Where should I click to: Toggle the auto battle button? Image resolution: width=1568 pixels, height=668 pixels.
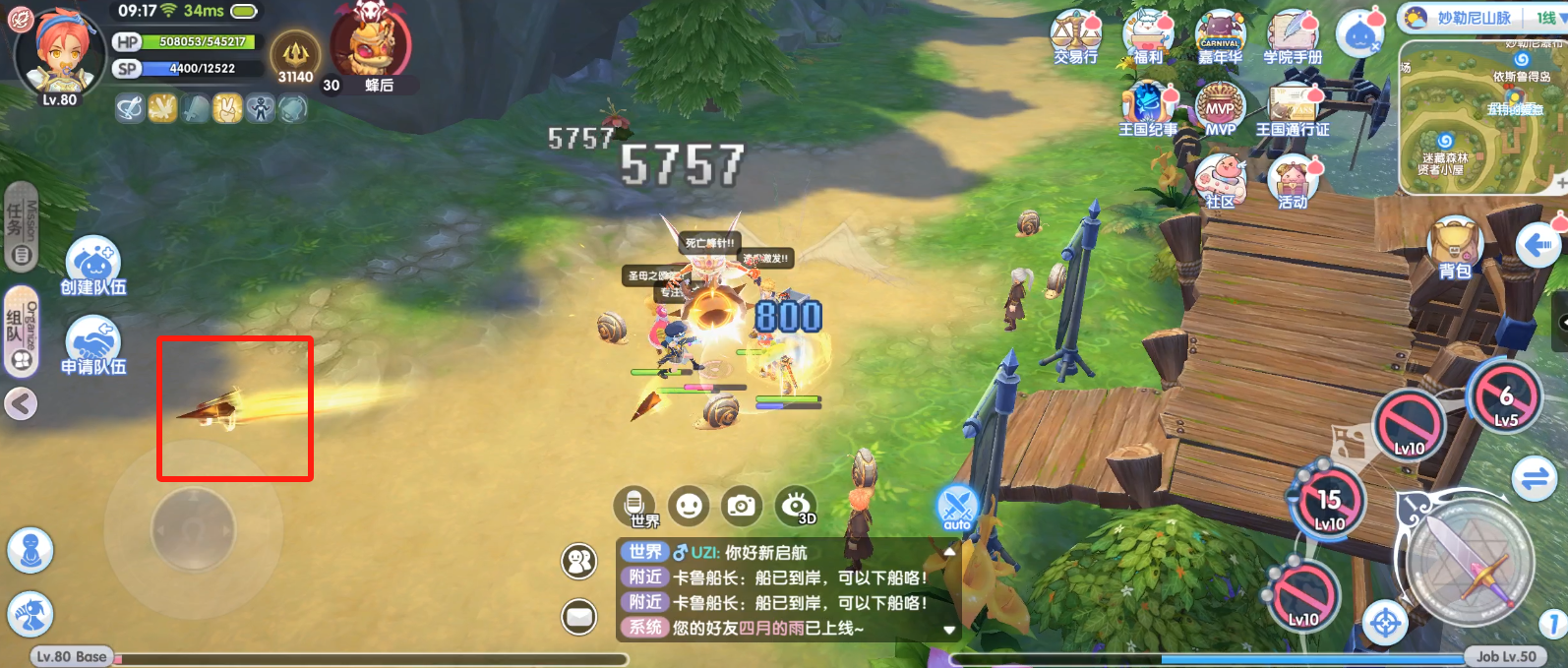(957, 509)
